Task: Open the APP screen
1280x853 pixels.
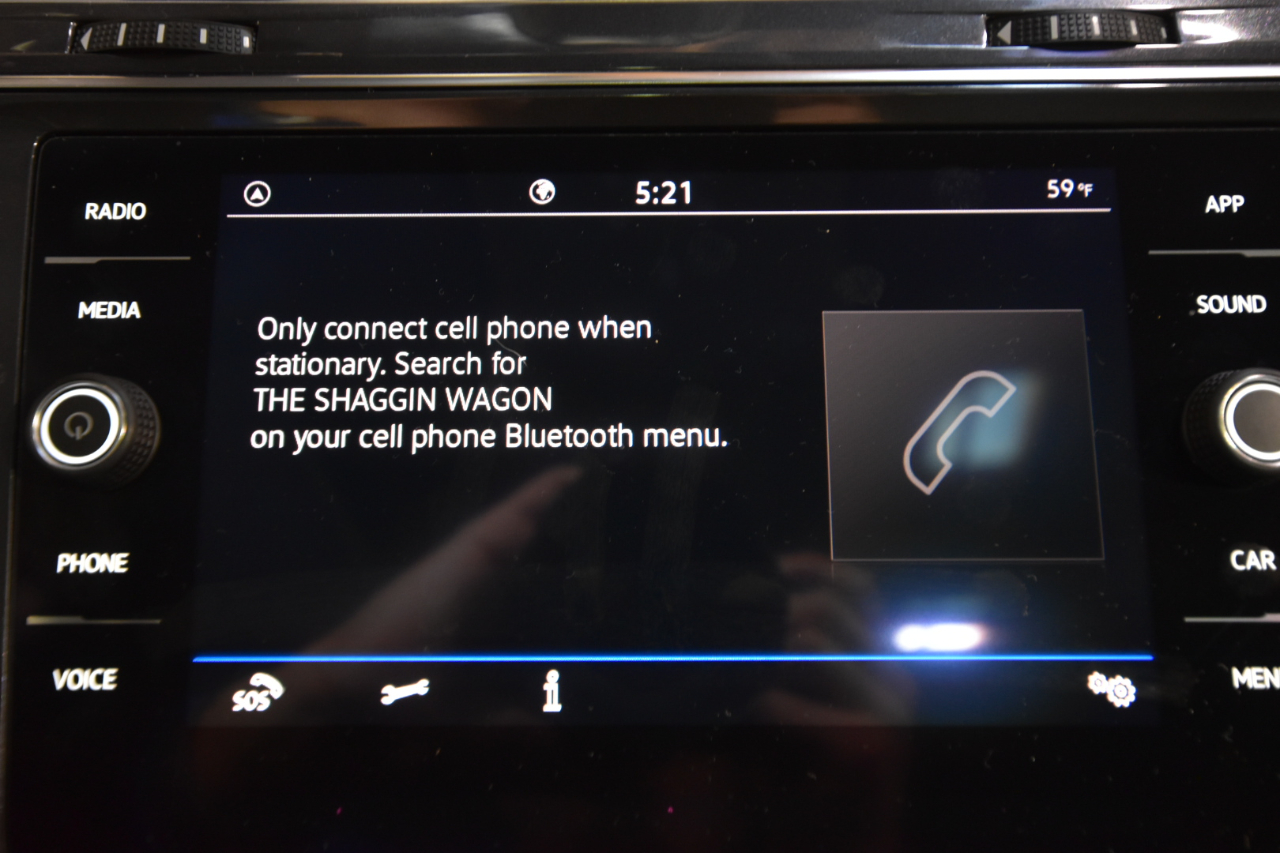Action: tap(1224, 204)
